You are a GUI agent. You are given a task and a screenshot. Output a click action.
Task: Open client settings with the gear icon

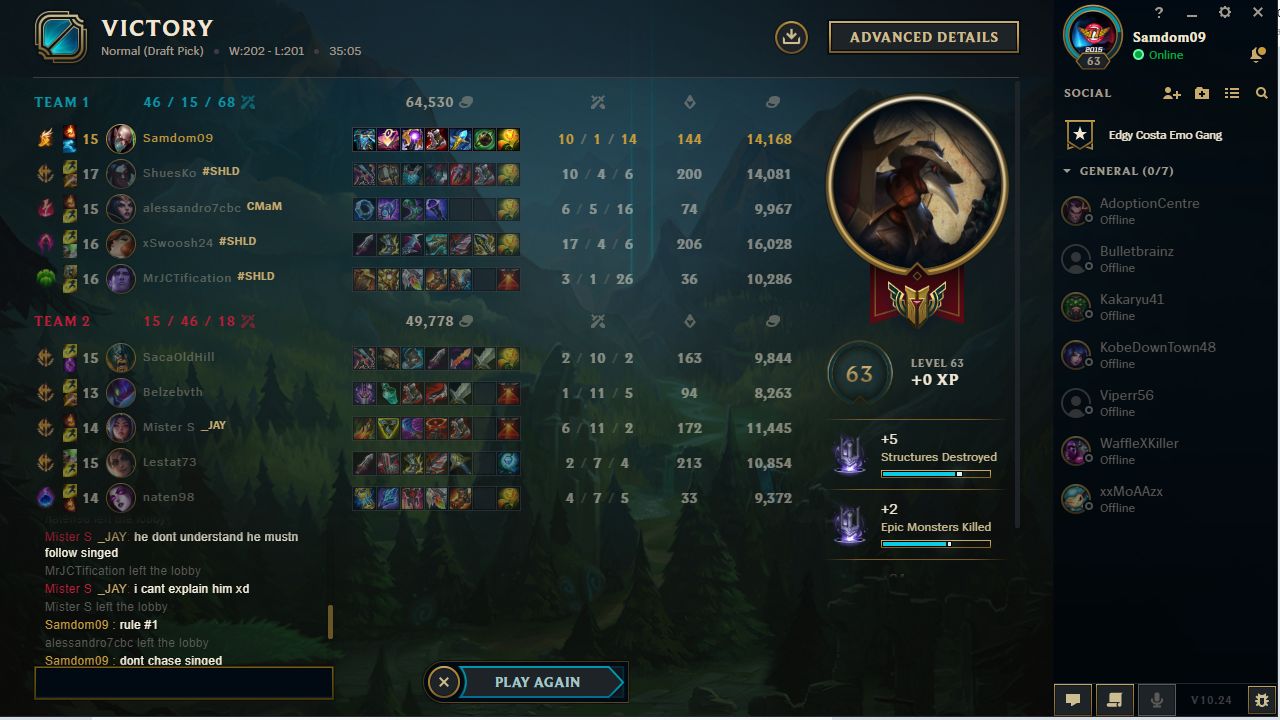click(x=1224, y=12)
